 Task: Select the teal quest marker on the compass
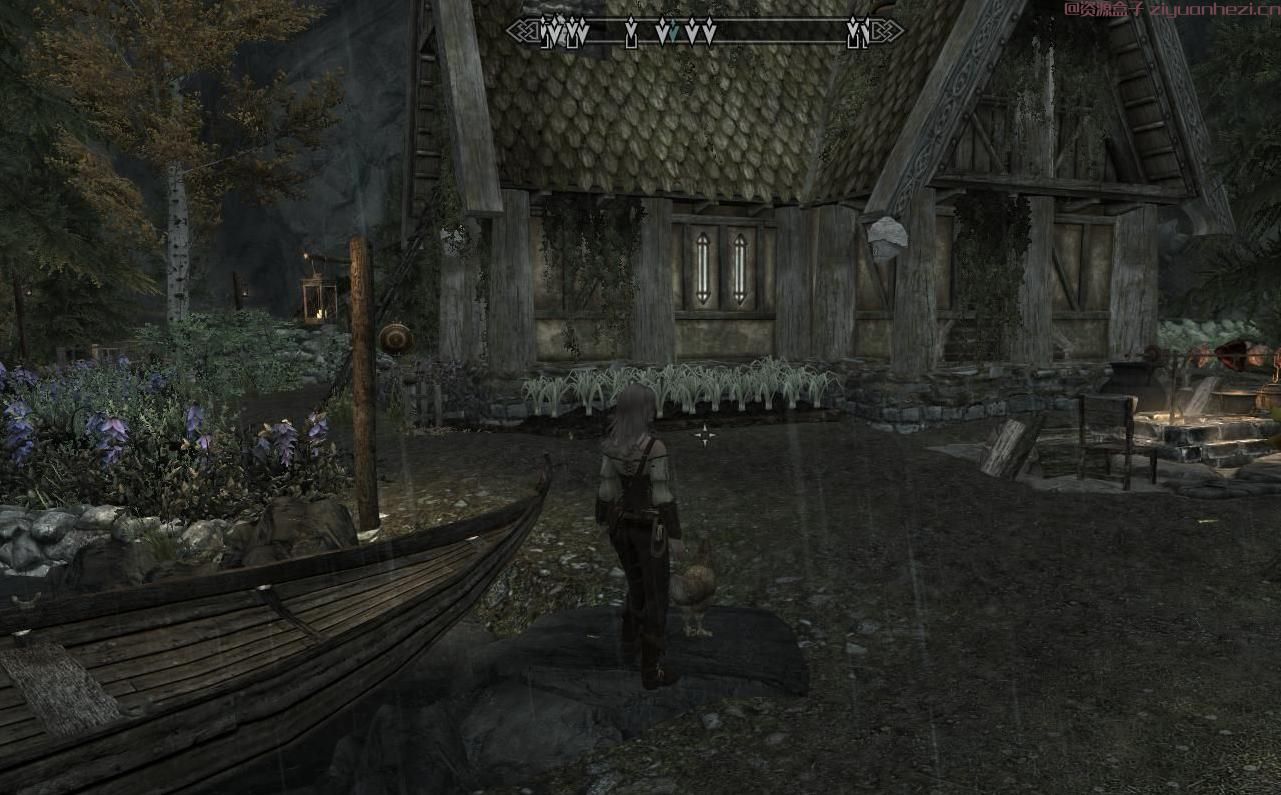pos(674,32)
